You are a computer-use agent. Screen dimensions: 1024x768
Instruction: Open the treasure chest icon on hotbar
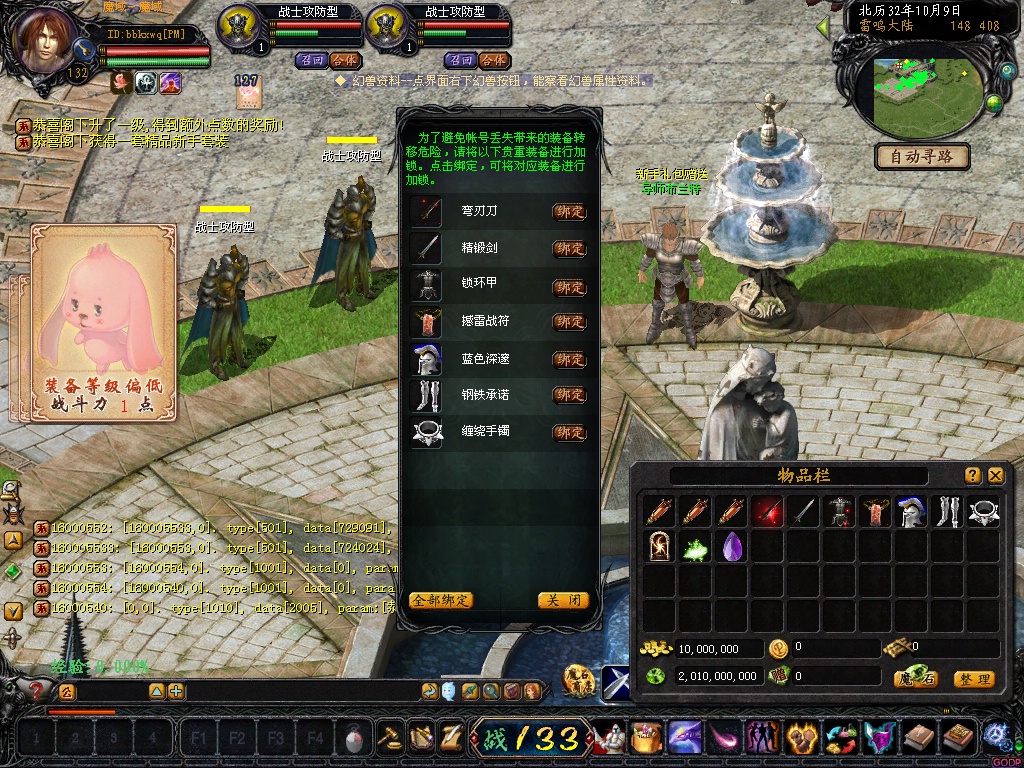(648, 739)
